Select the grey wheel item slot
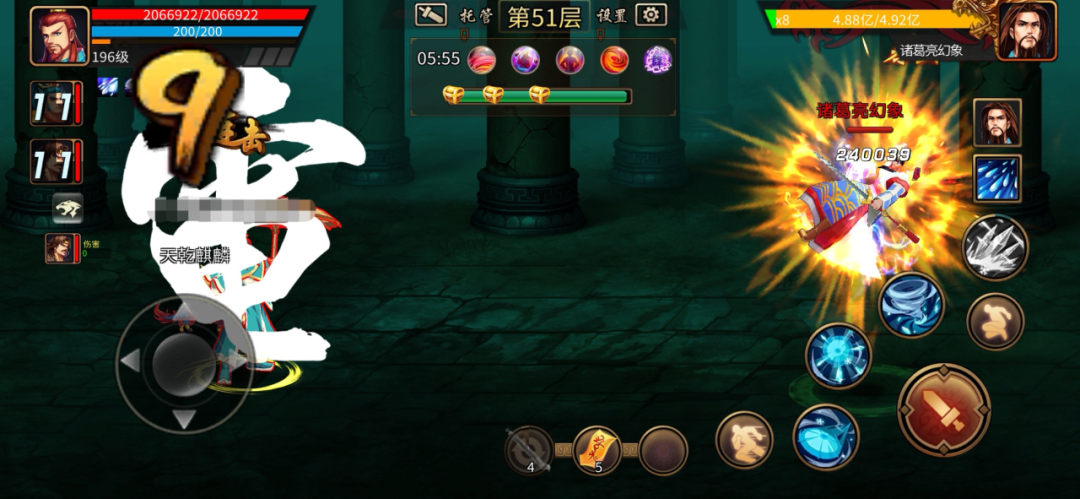 coord(529,450)
